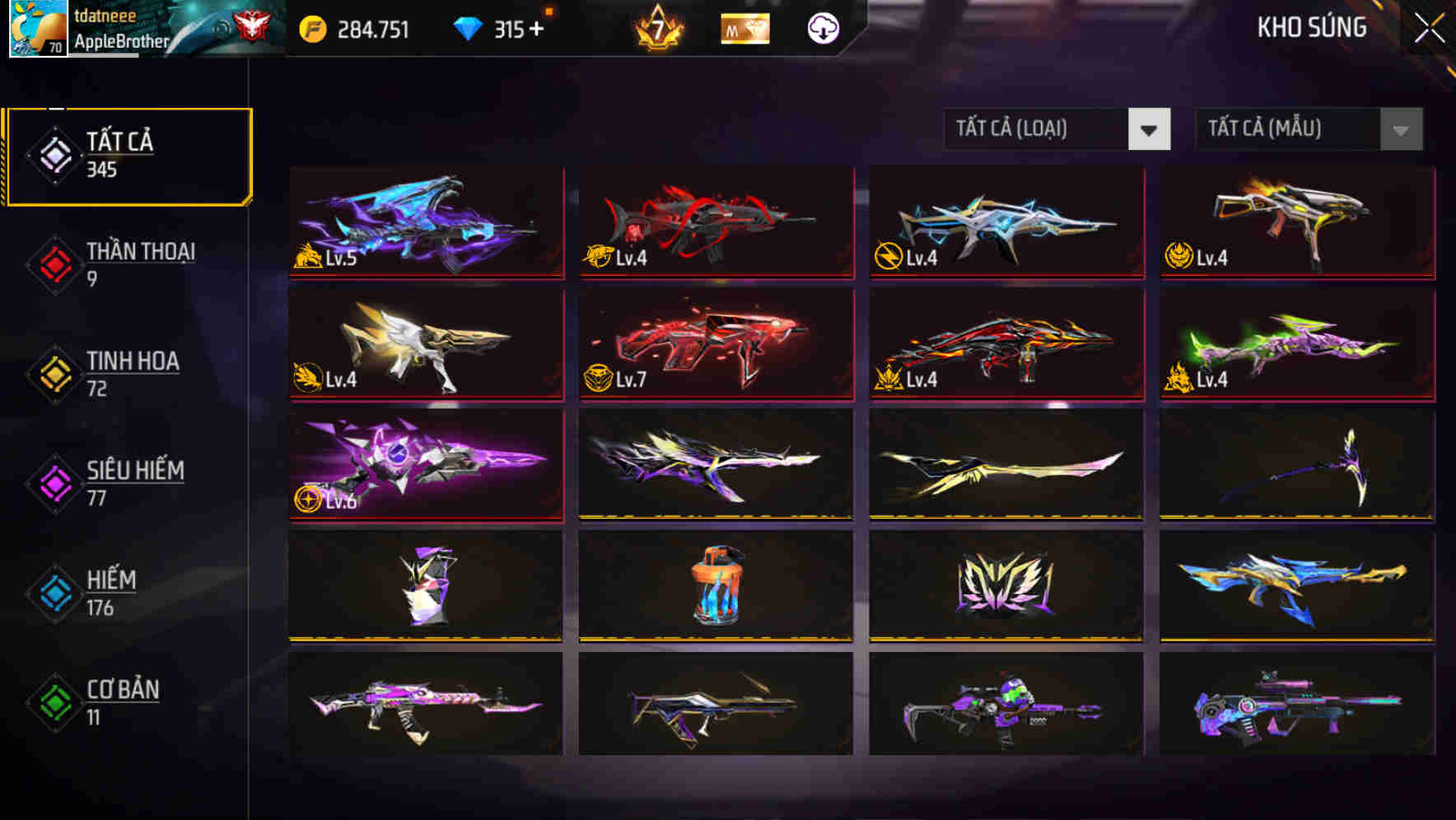The height and width of the screenshot is (820, 1456).
Task: Expand the TẤT CẢ (LOẠI) dropdown arrow
Action: coord(1149,129)
